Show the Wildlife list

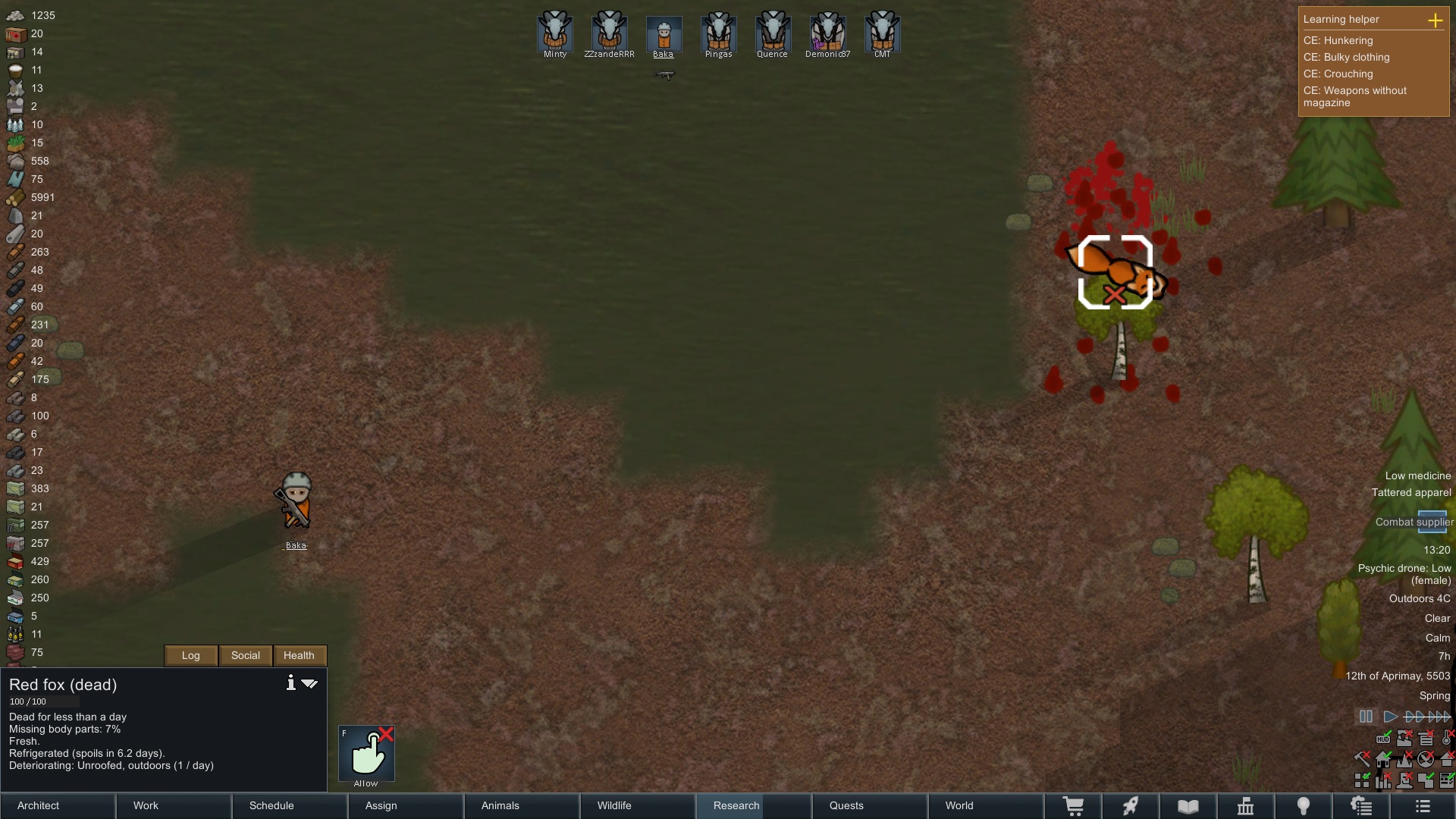[638, 805]
